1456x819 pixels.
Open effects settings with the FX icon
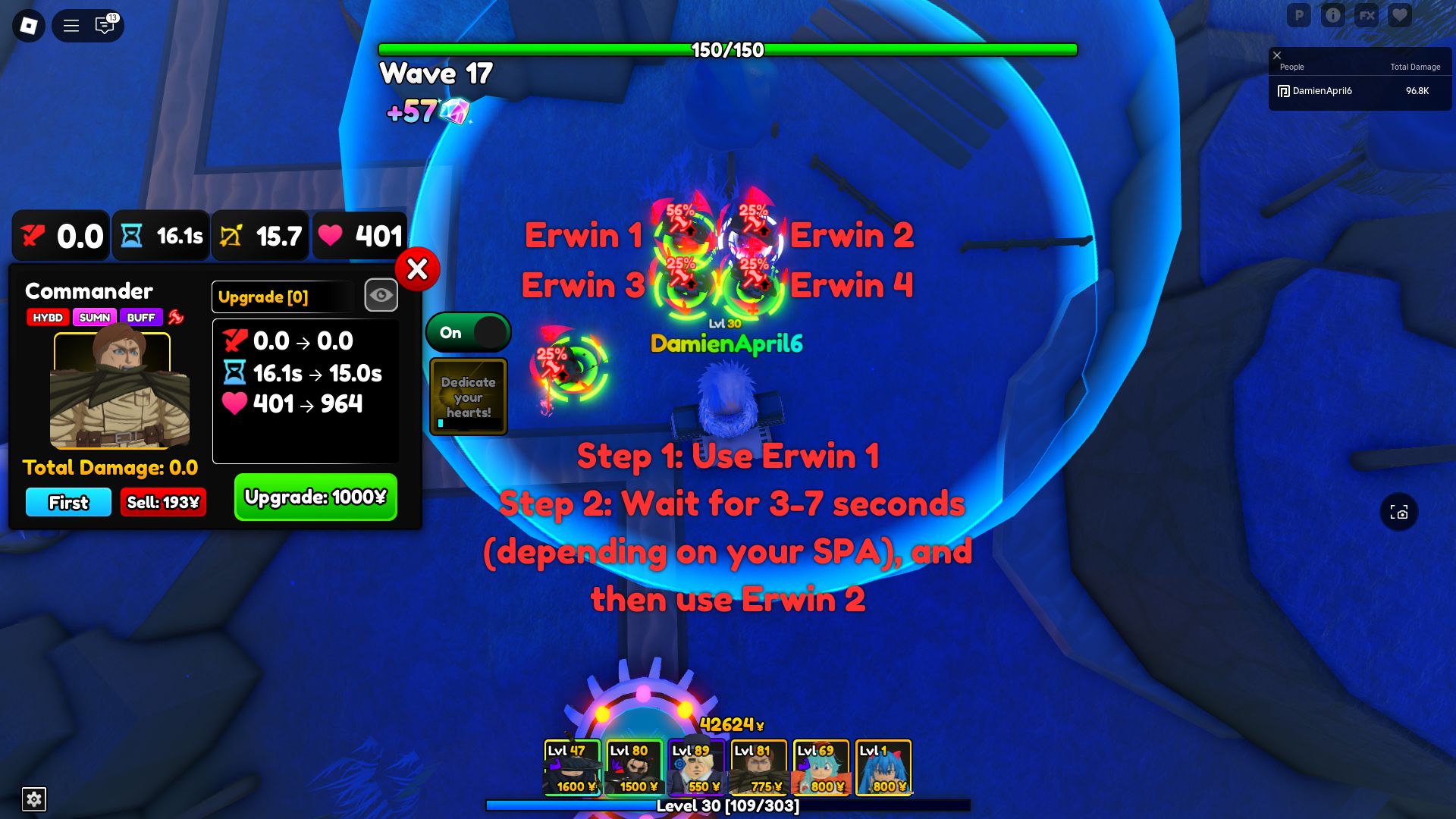[x=1367, y=14]
